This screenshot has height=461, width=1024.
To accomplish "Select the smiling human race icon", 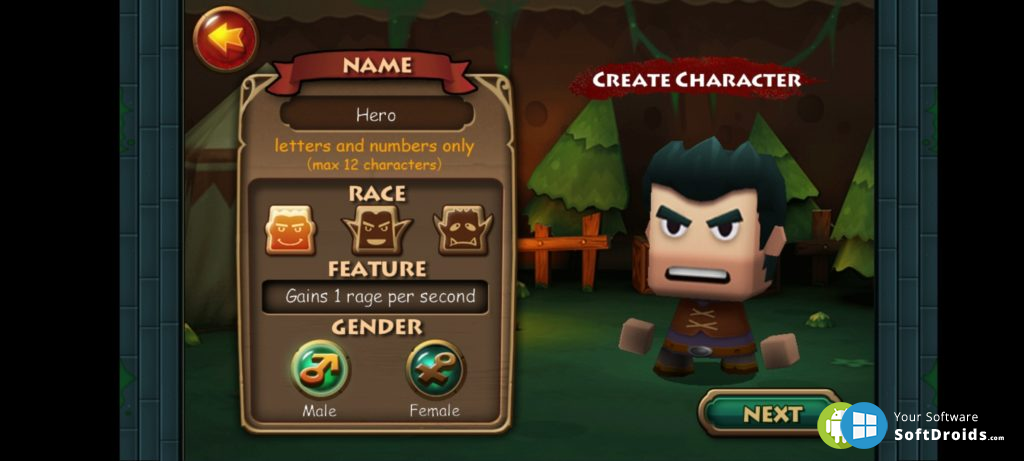I will [x=290, y=230].
